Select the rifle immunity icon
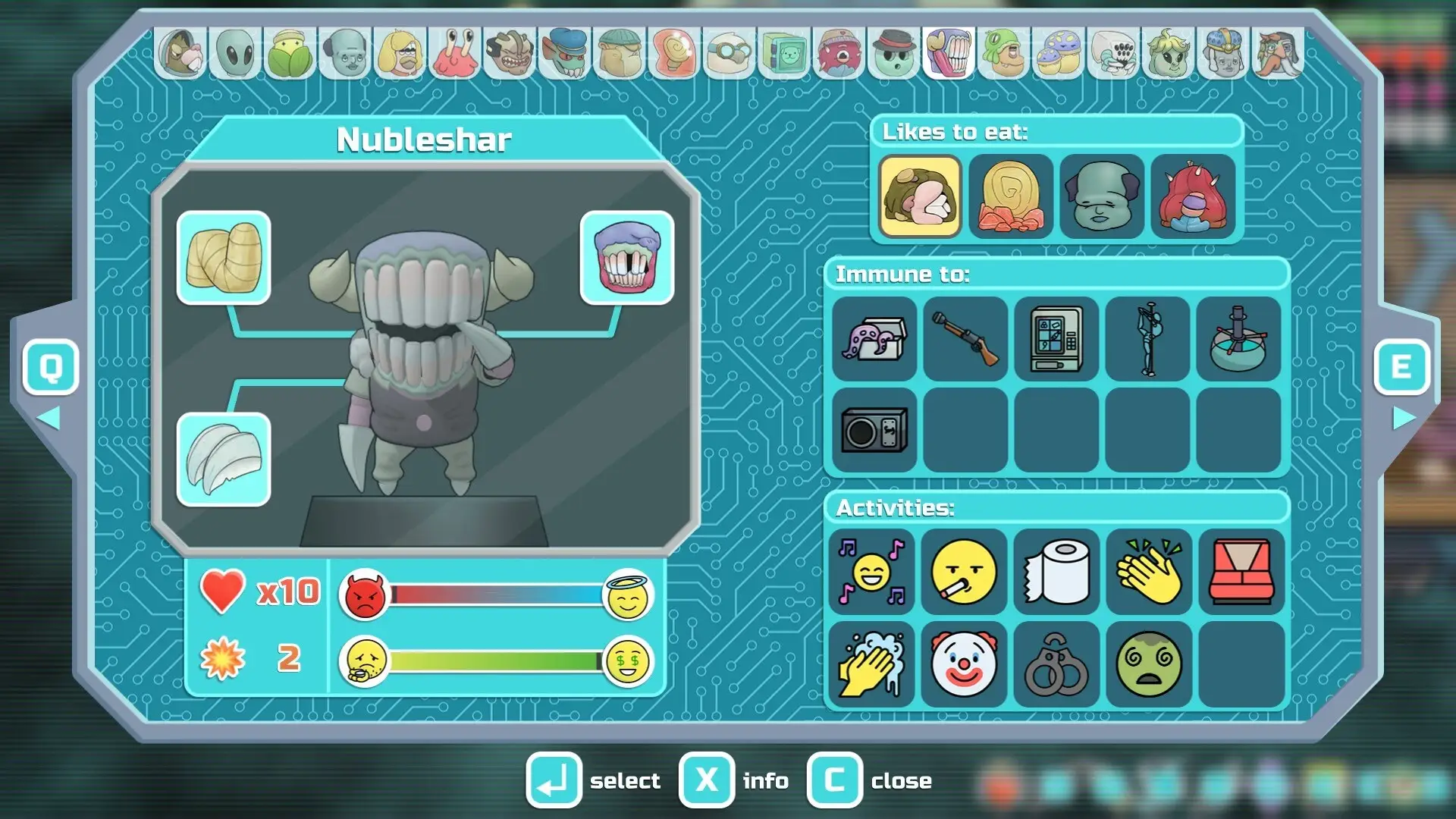Viewport: 1456px width, 819px height. pos(965,339)
